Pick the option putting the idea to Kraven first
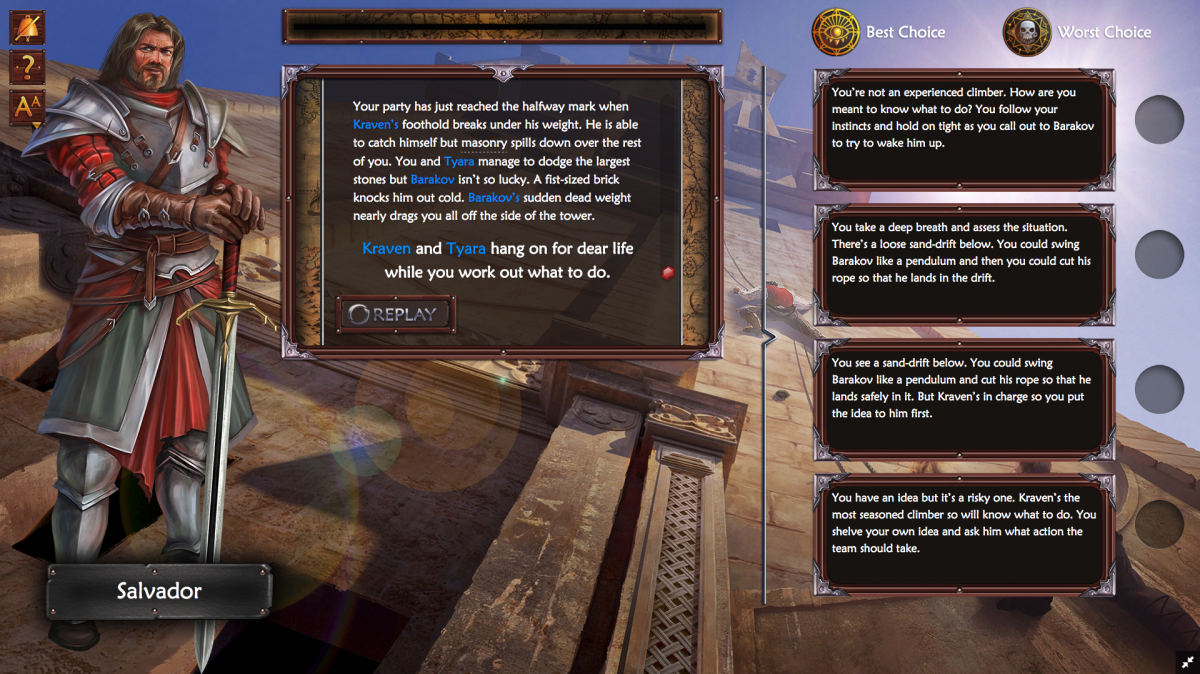This screenshot has height=674, width=1200. point(964,396)
